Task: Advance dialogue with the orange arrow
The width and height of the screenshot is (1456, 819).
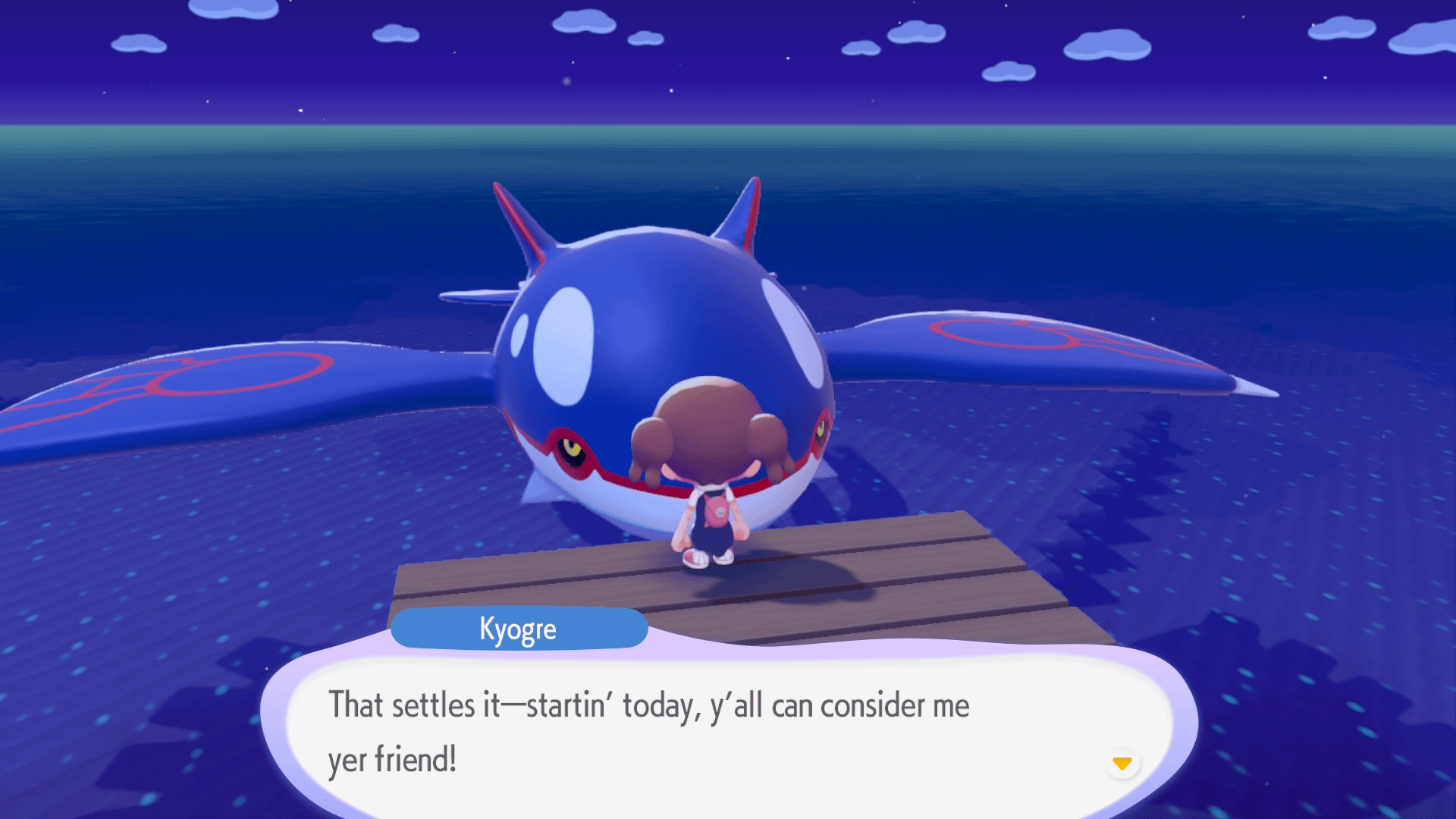Action: pos(1122,763)
